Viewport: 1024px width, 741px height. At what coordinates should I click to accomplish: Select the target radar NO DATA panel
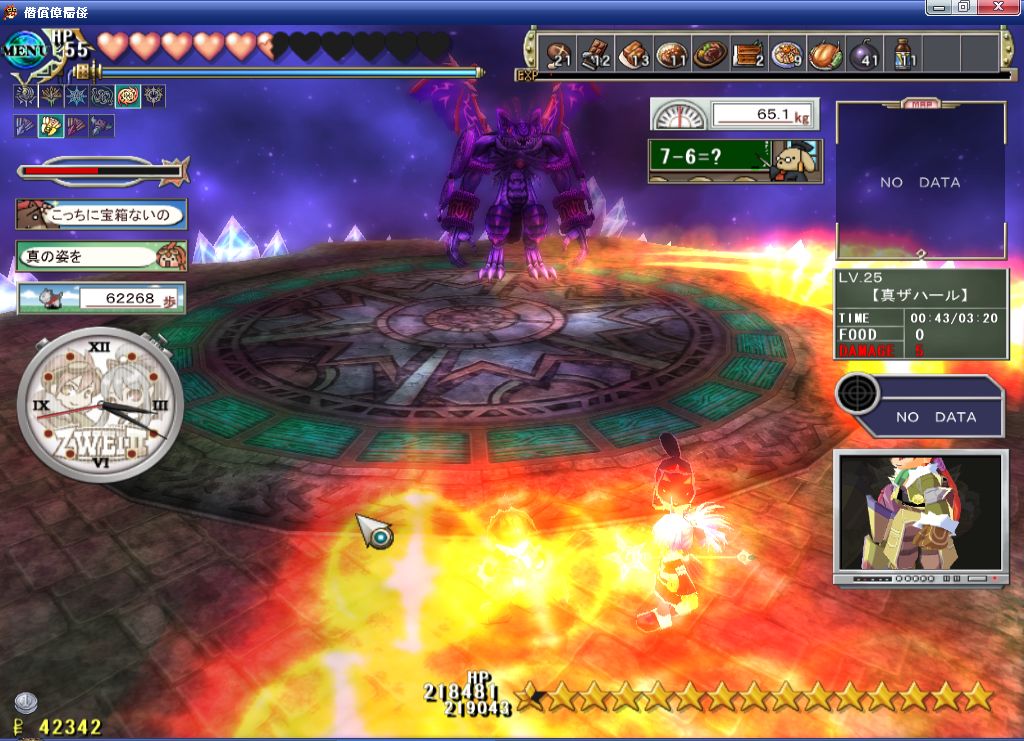[920, 406]
